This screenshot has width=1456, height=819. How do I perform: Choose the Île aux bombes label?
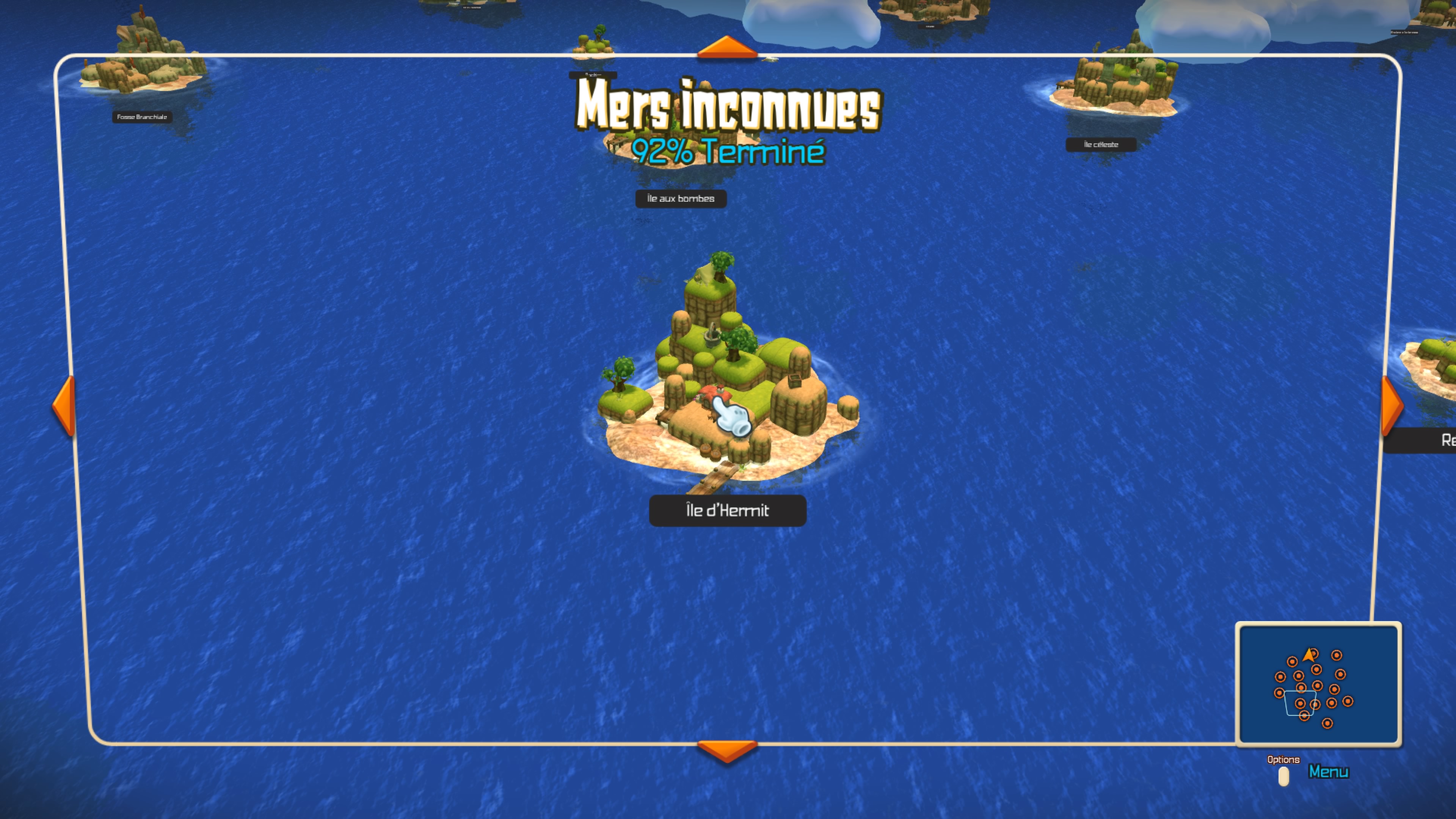pyautogui.click(x=681, y=198)
